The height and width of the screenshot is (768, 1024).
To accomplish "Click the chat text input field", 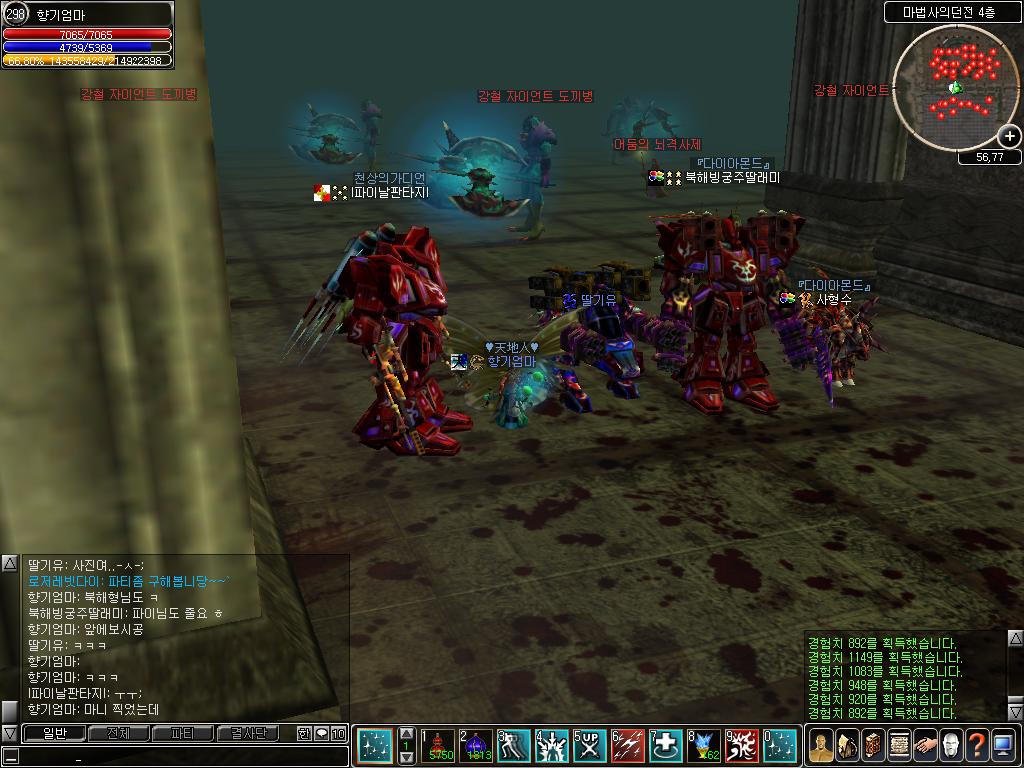I will 180,757.
